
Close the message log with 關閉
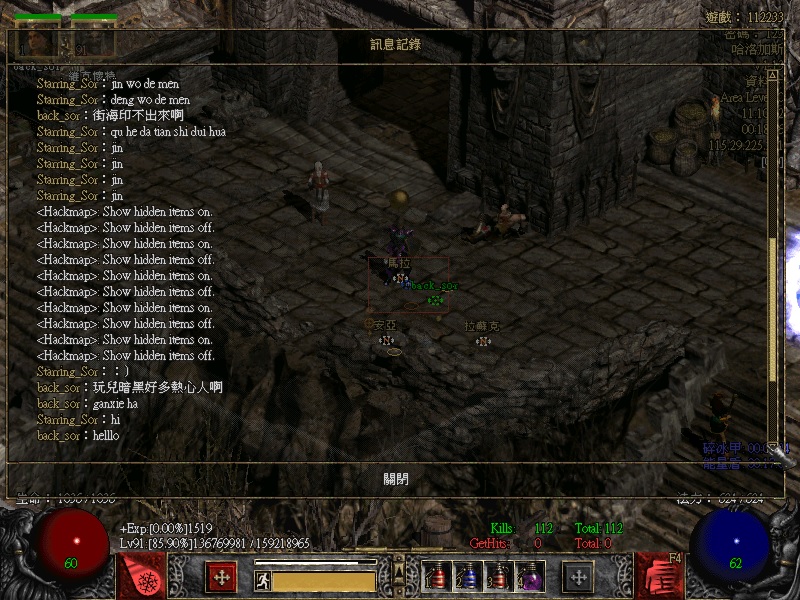[396, 479]
